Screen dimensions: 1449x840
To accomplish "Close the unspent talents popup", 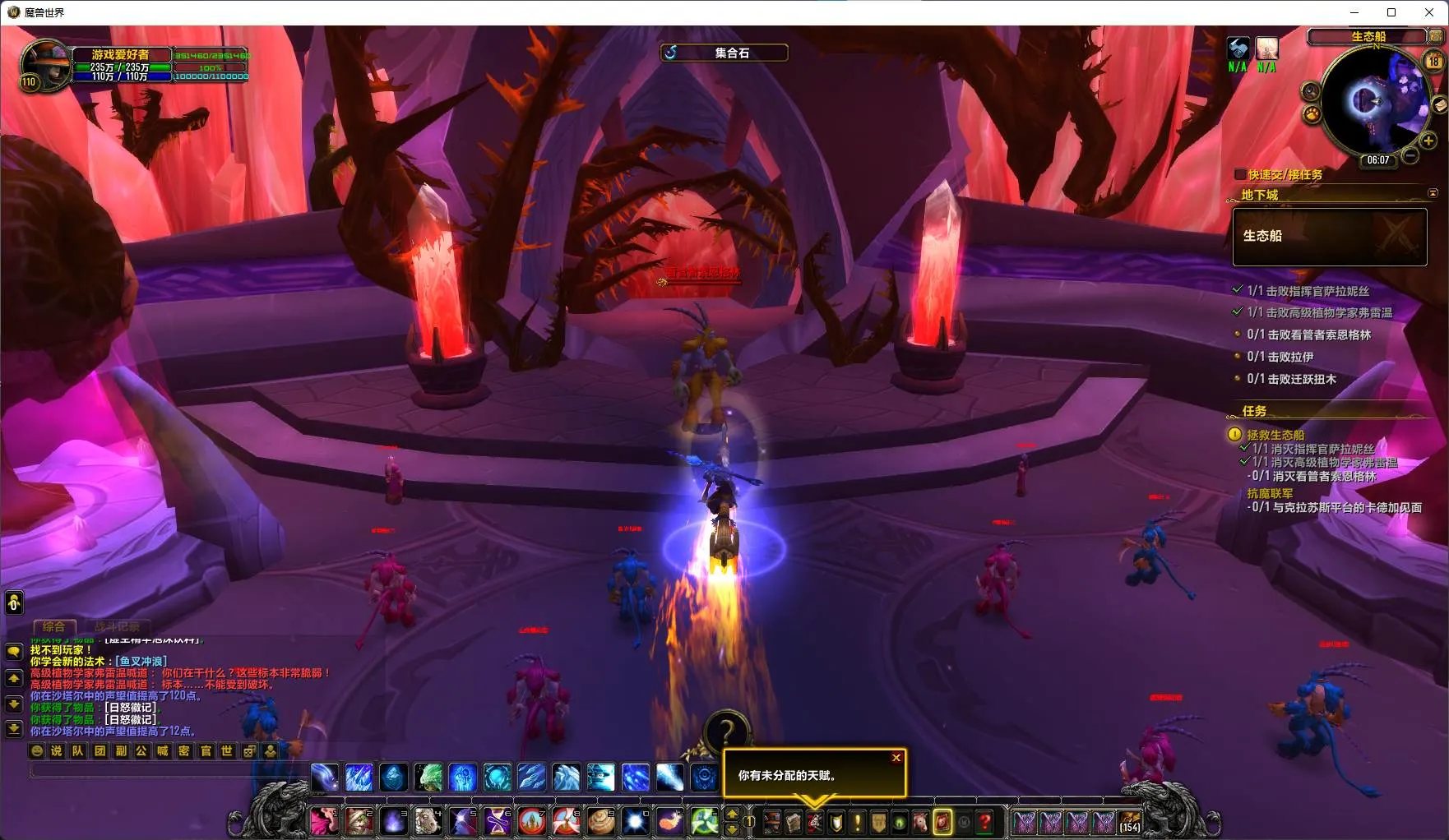I will pos(896,758).
